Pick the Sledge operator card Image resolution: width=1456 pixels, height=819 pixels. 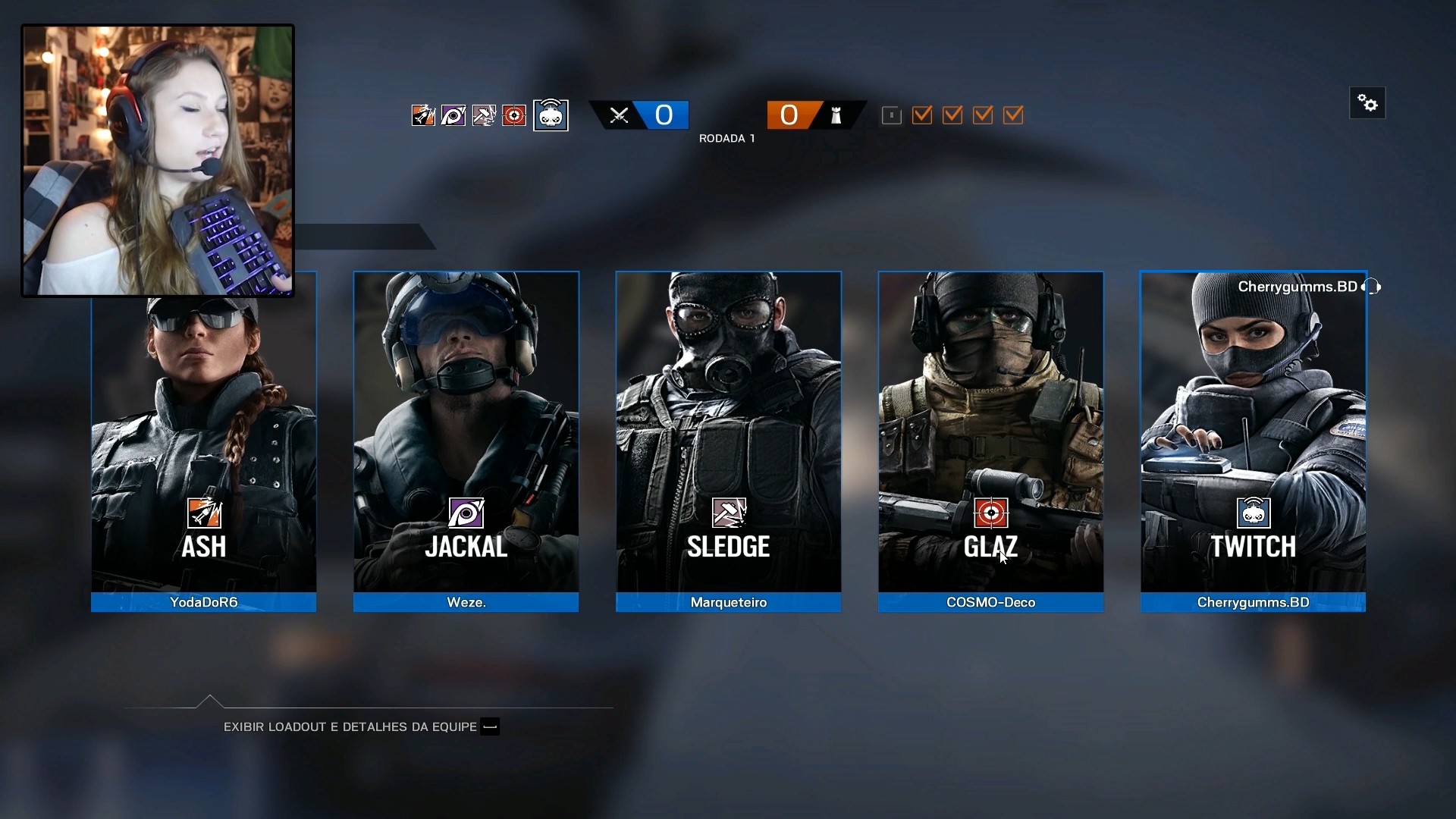(x=728, y=432)
